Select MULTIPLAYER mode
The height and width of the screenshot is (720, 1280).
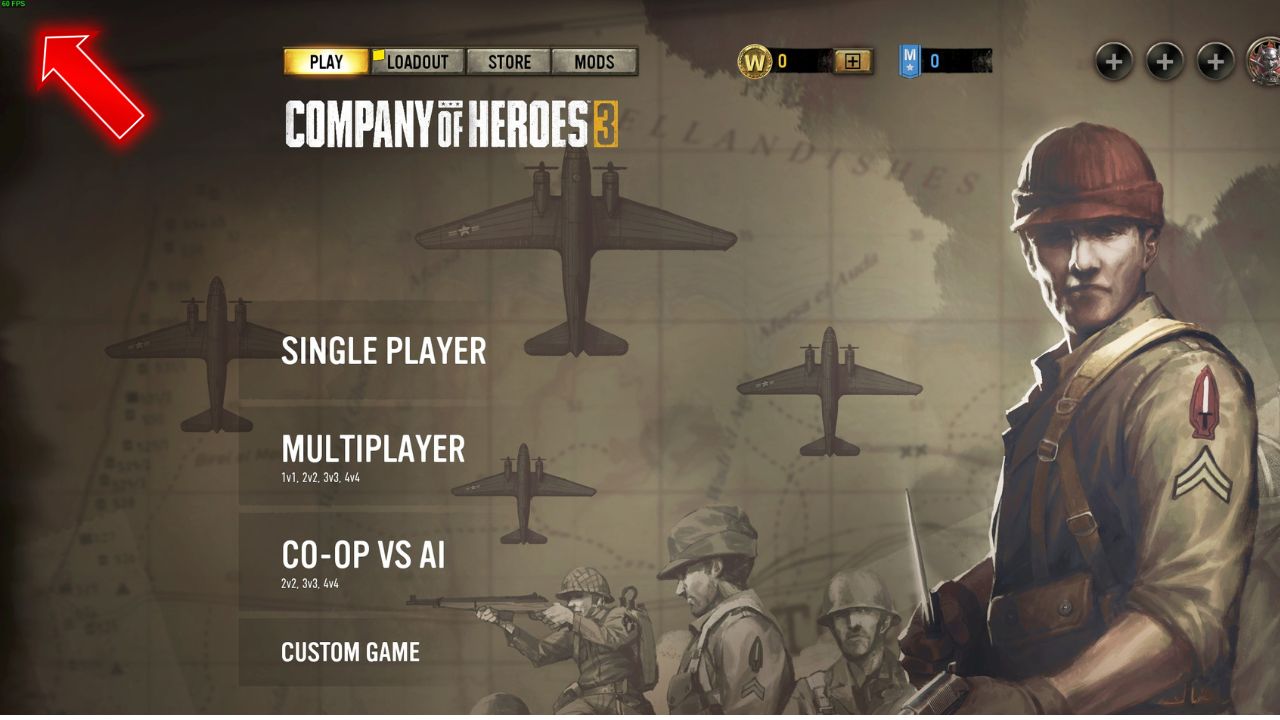[374, 450]
